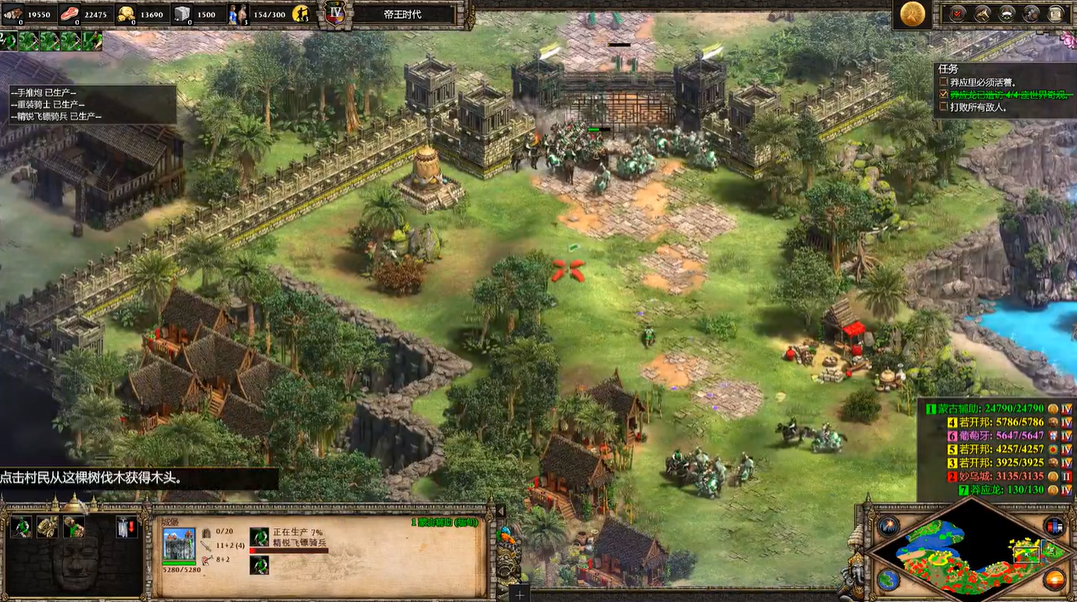
Task: Select the 妙乌城 player row in scoreboard
Action: (x=988, y=476)
